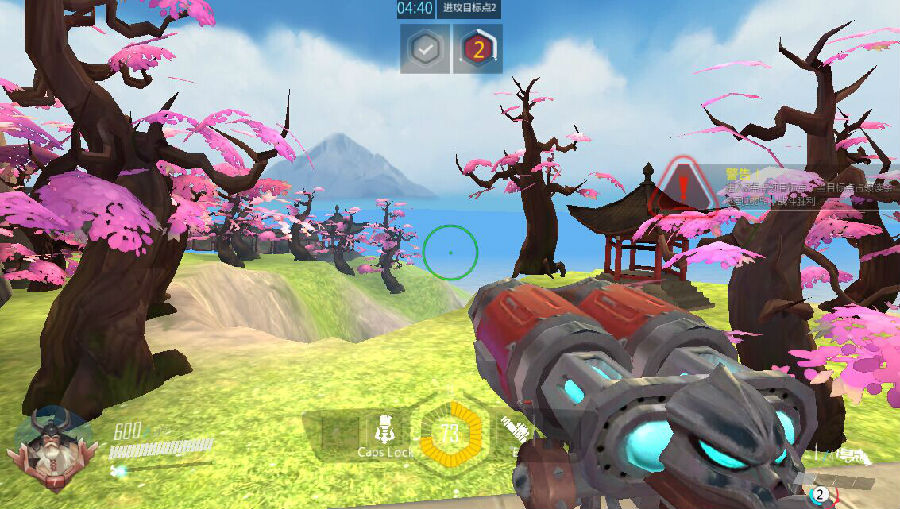
Task: Click the bearded hero portrait
Action: pos(50,446)
